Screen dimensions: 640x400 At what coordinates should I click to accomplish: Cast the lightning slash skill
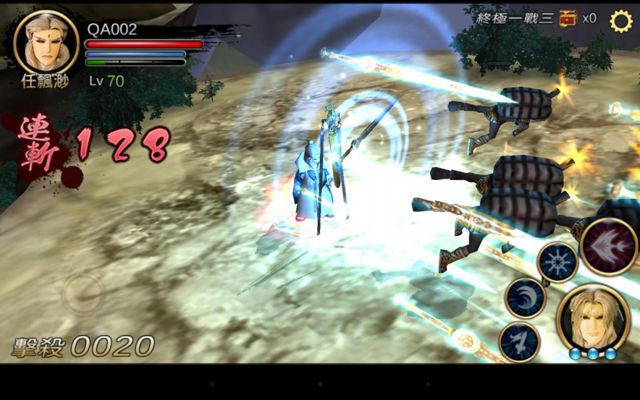[519, 340]
